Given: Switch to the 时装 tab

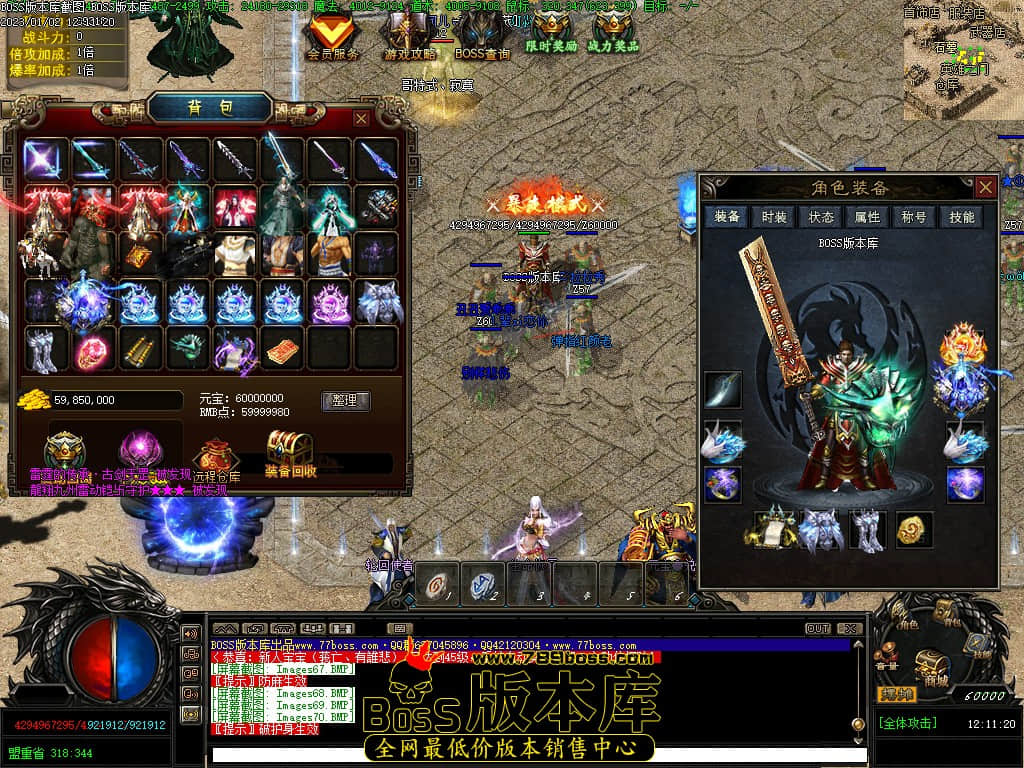Looking at the screenshot, I should click(x=774, y=217).
